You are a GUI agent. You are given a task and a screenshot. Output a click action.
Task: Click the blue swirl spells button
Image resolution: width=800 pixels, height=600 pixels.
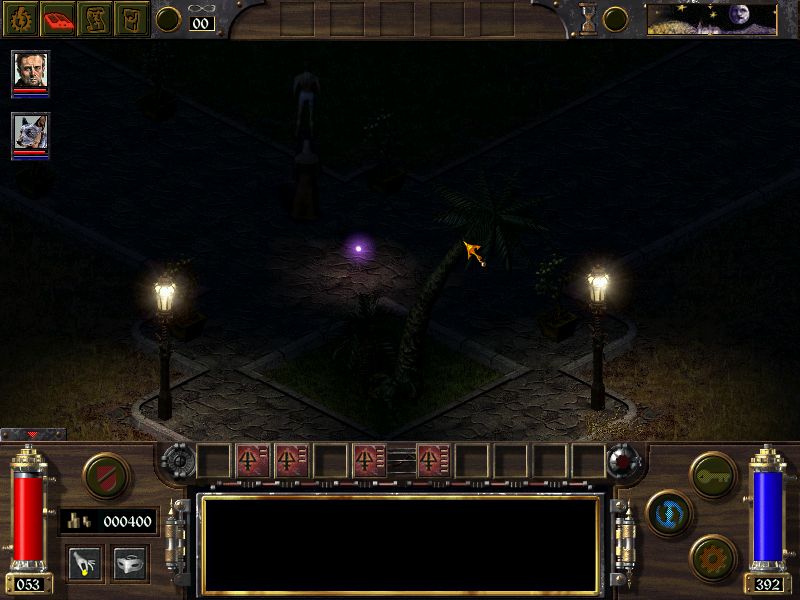[x=666, y=511]
